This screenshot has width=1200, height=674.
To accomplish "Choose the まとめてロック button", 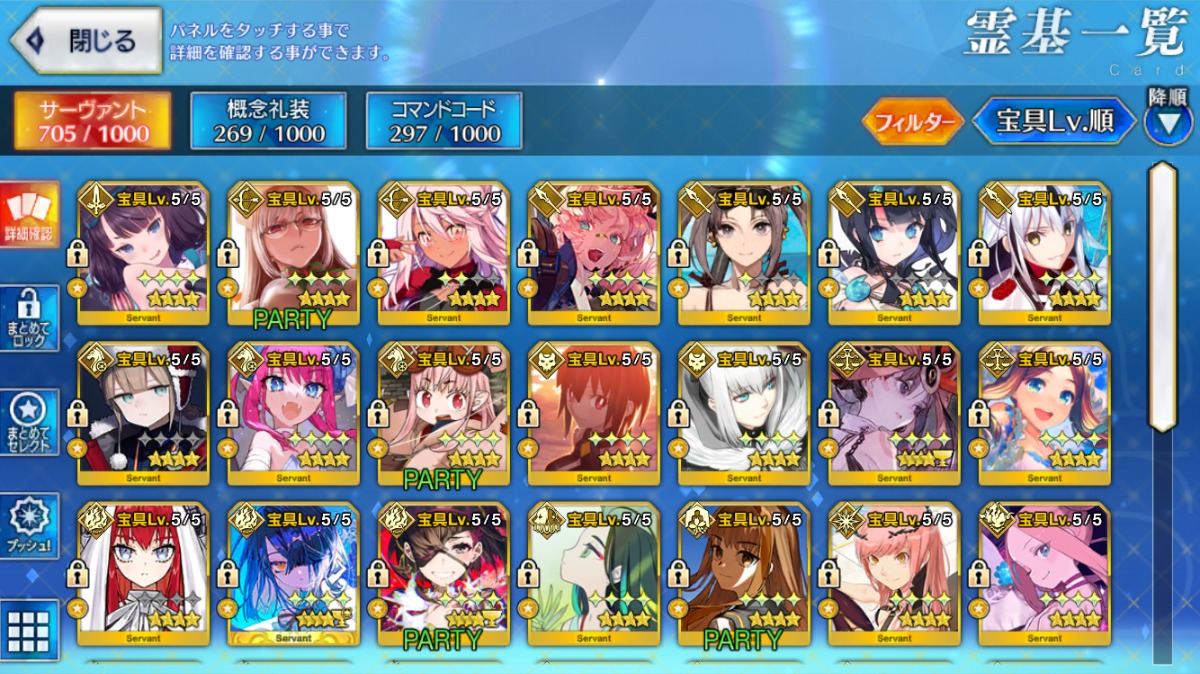I will click(x=29, y=318).
